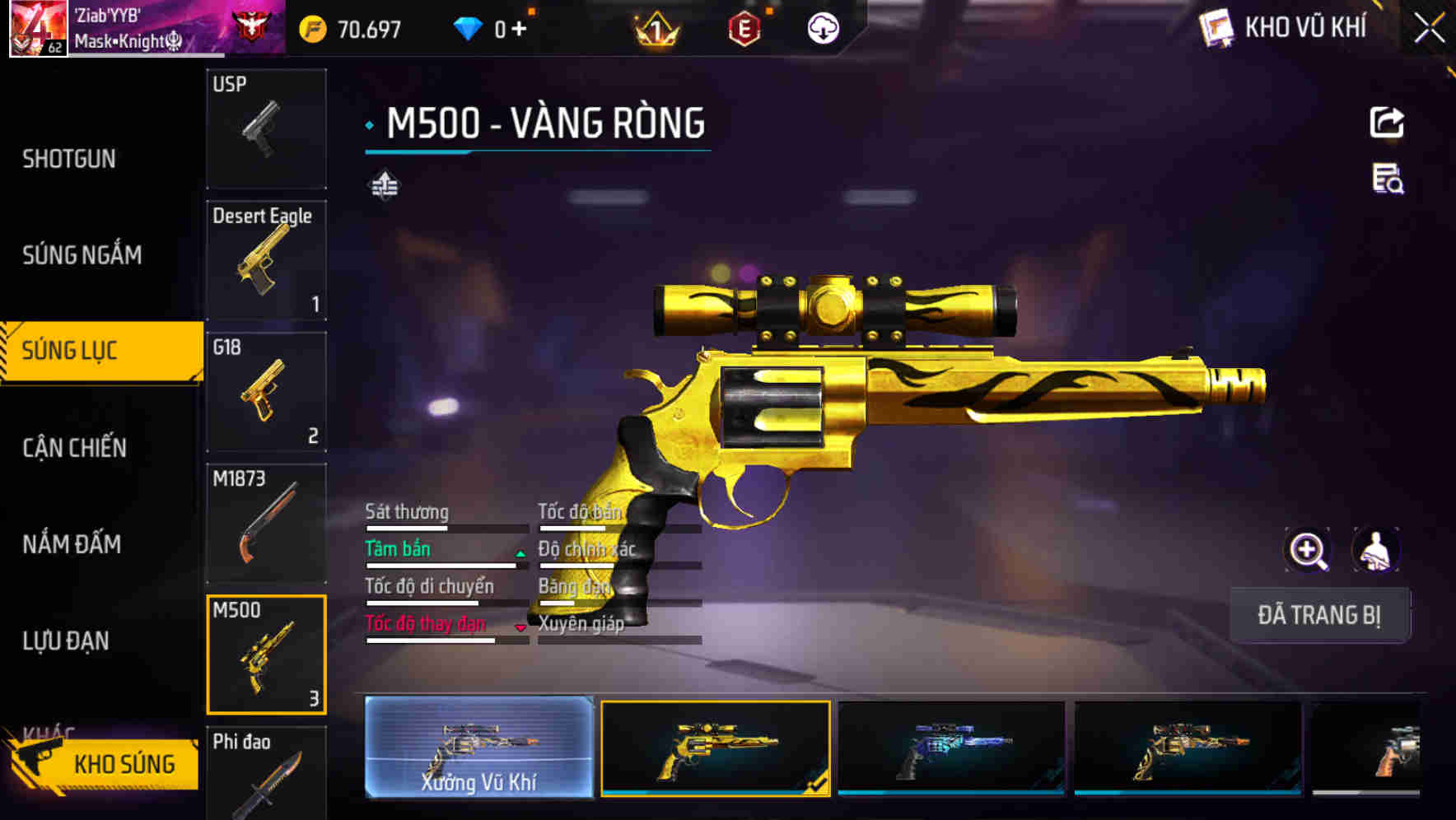Click the rank crown icon
This screenshot has width=1456, height=820.
click(x=655, y=27)
